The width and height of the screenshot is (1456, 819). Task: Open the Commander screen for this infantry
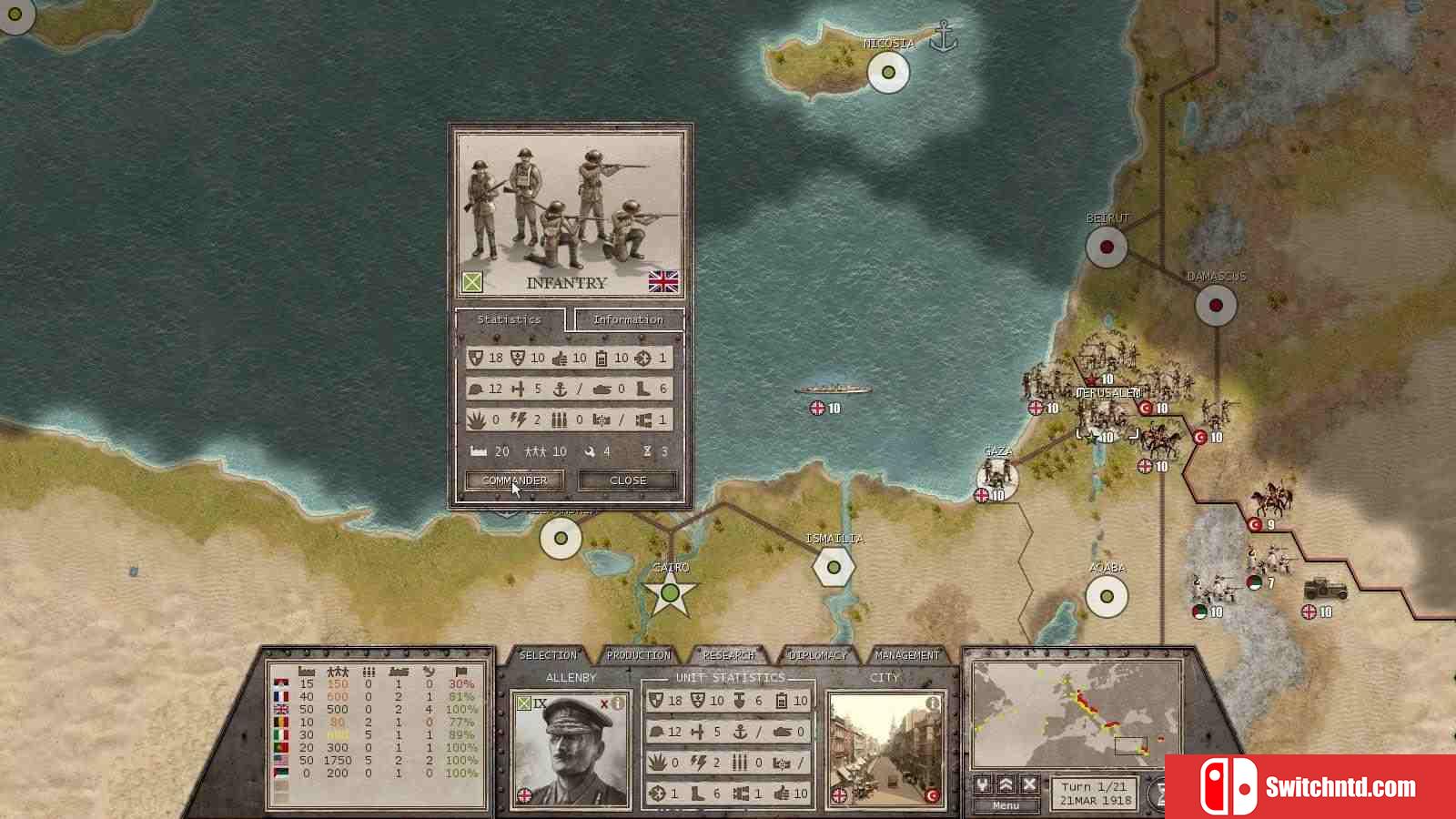[x=514, y=480]
